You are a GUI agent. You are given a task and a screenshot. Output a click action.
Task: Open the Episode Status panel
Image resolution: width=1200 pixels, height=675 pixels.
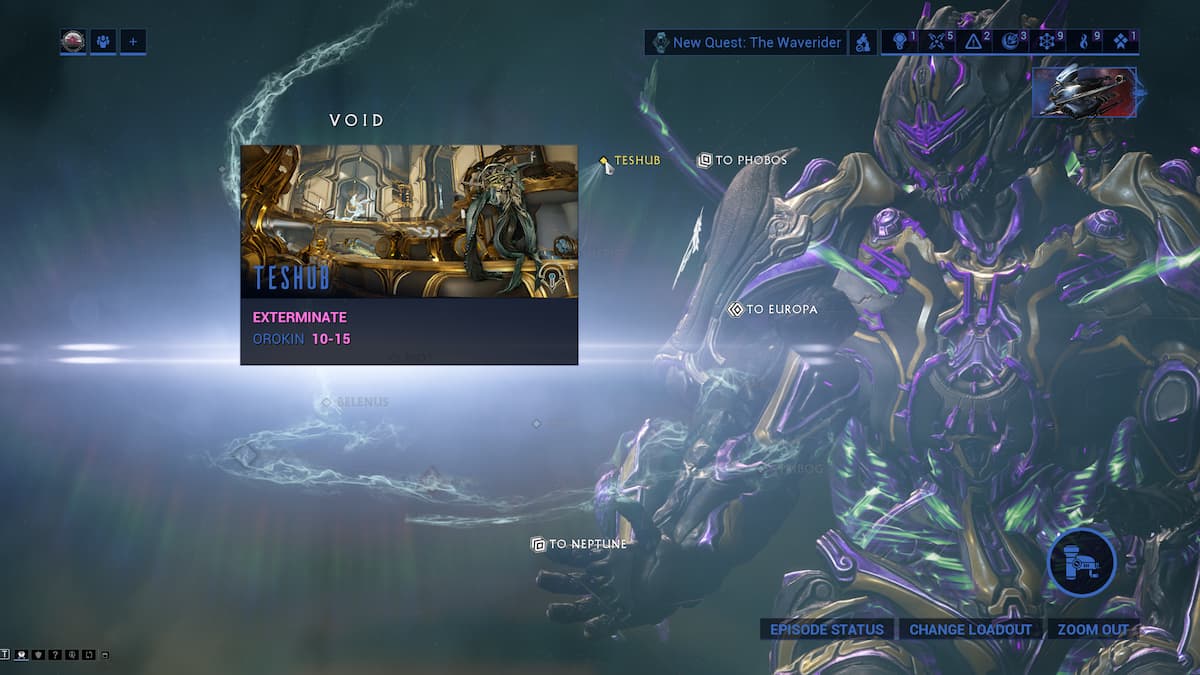click(827, 629)
